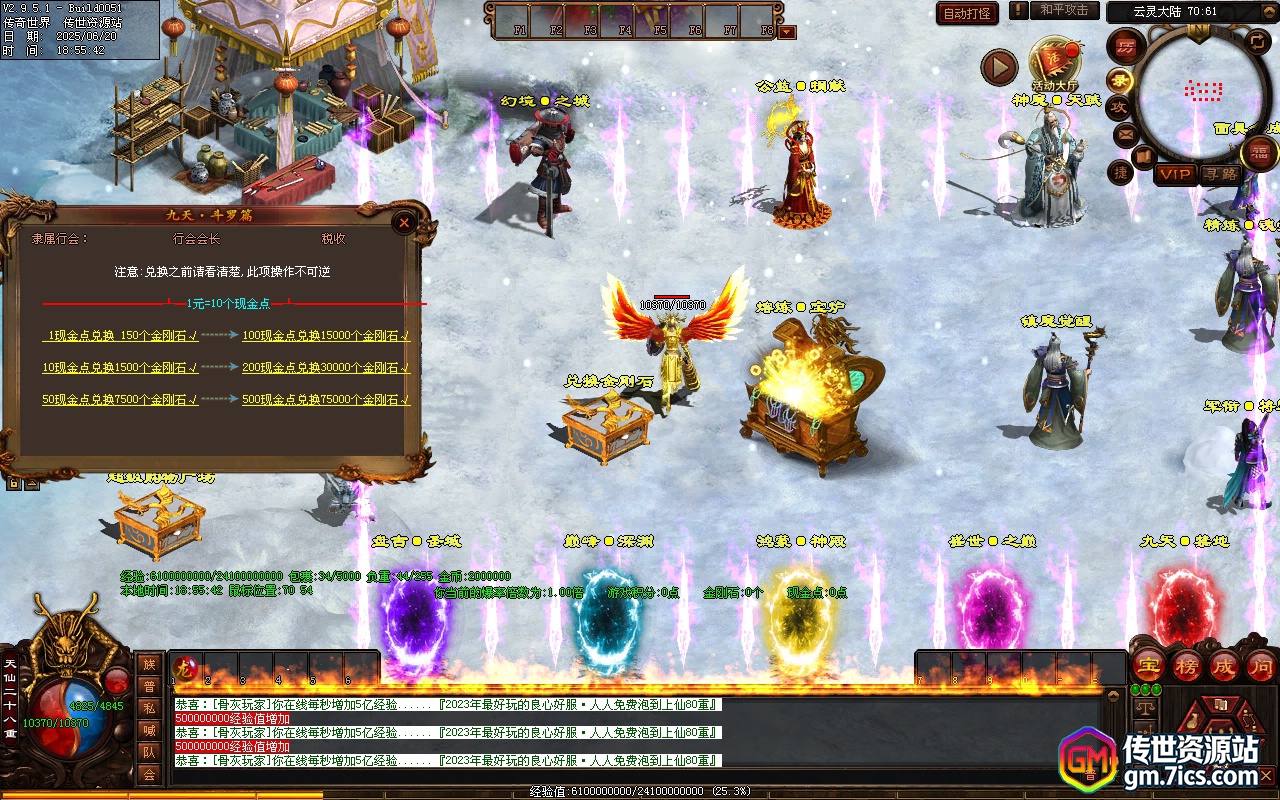Viewport: 1280px width, 800px height.
Task: Click the 福 welfare icon
Action: pyautogui.click(x=1259, y=153)
